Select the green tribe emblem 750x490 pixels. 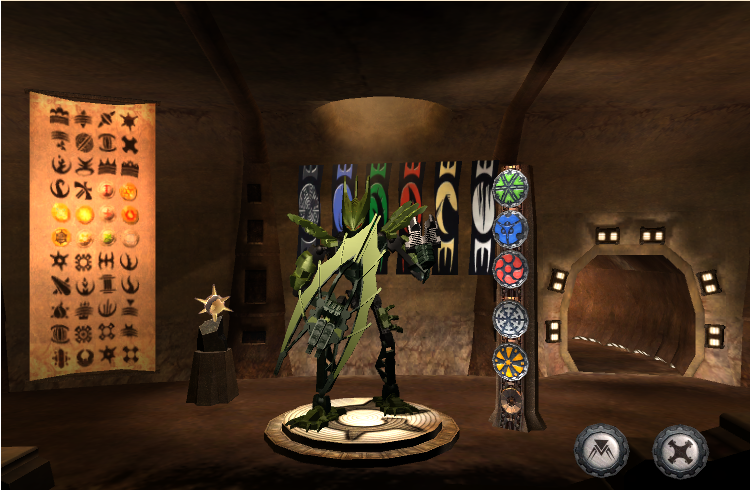pyautogui.click(x=510, y=187)
